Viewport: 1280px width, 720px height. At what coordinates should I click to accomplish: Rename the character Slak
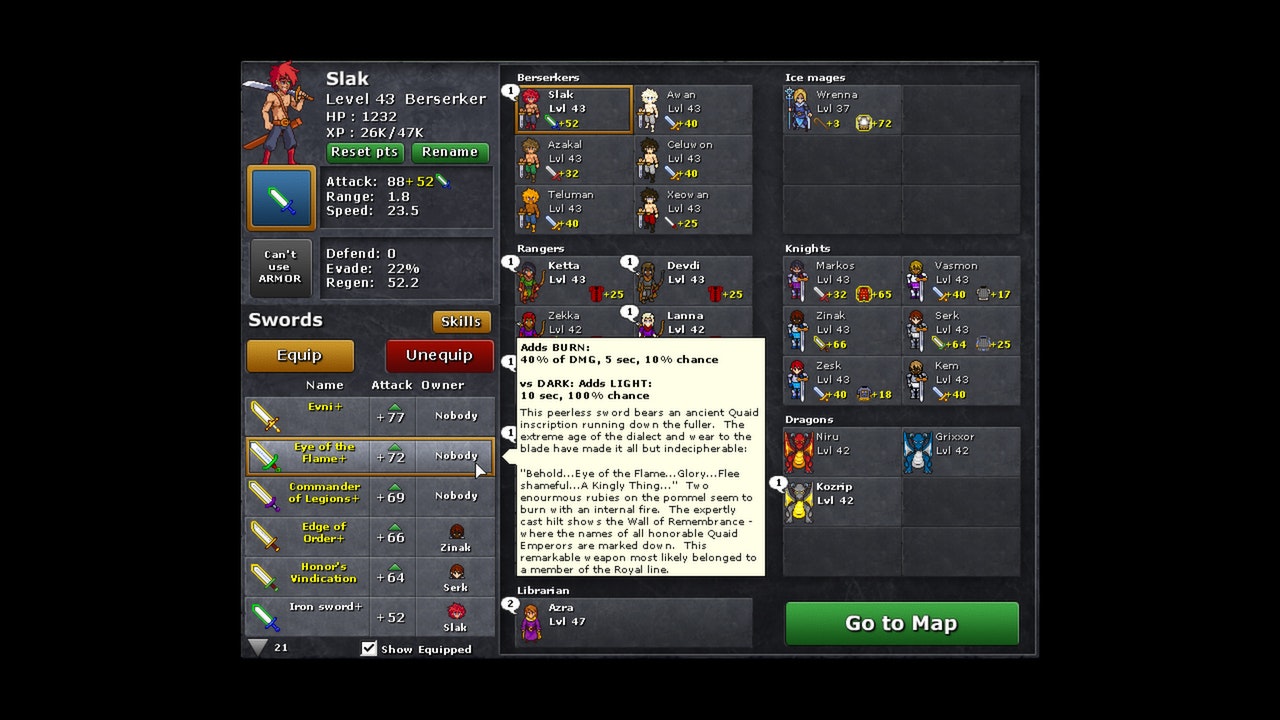coord(450,152)
